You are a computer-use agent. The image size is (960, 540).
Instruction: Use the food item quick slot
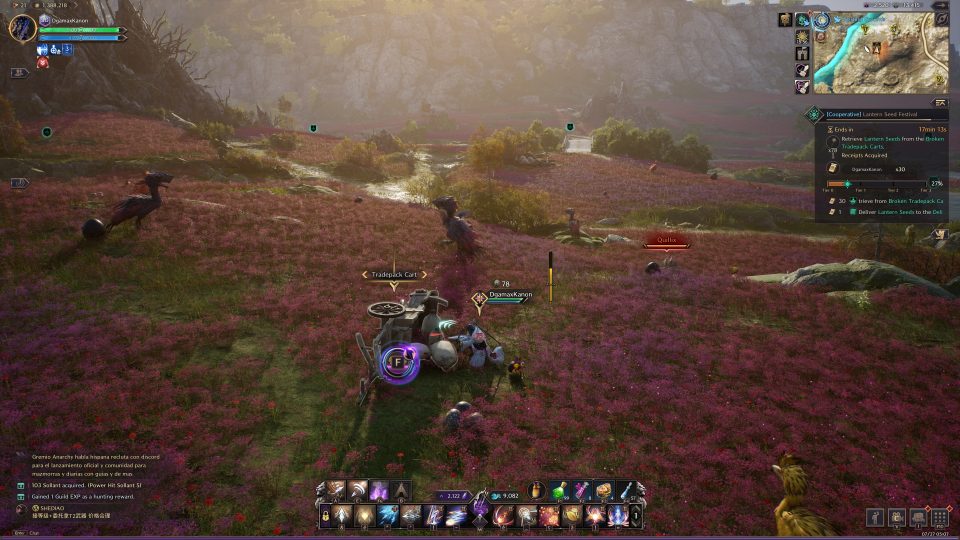click(603, 491)
